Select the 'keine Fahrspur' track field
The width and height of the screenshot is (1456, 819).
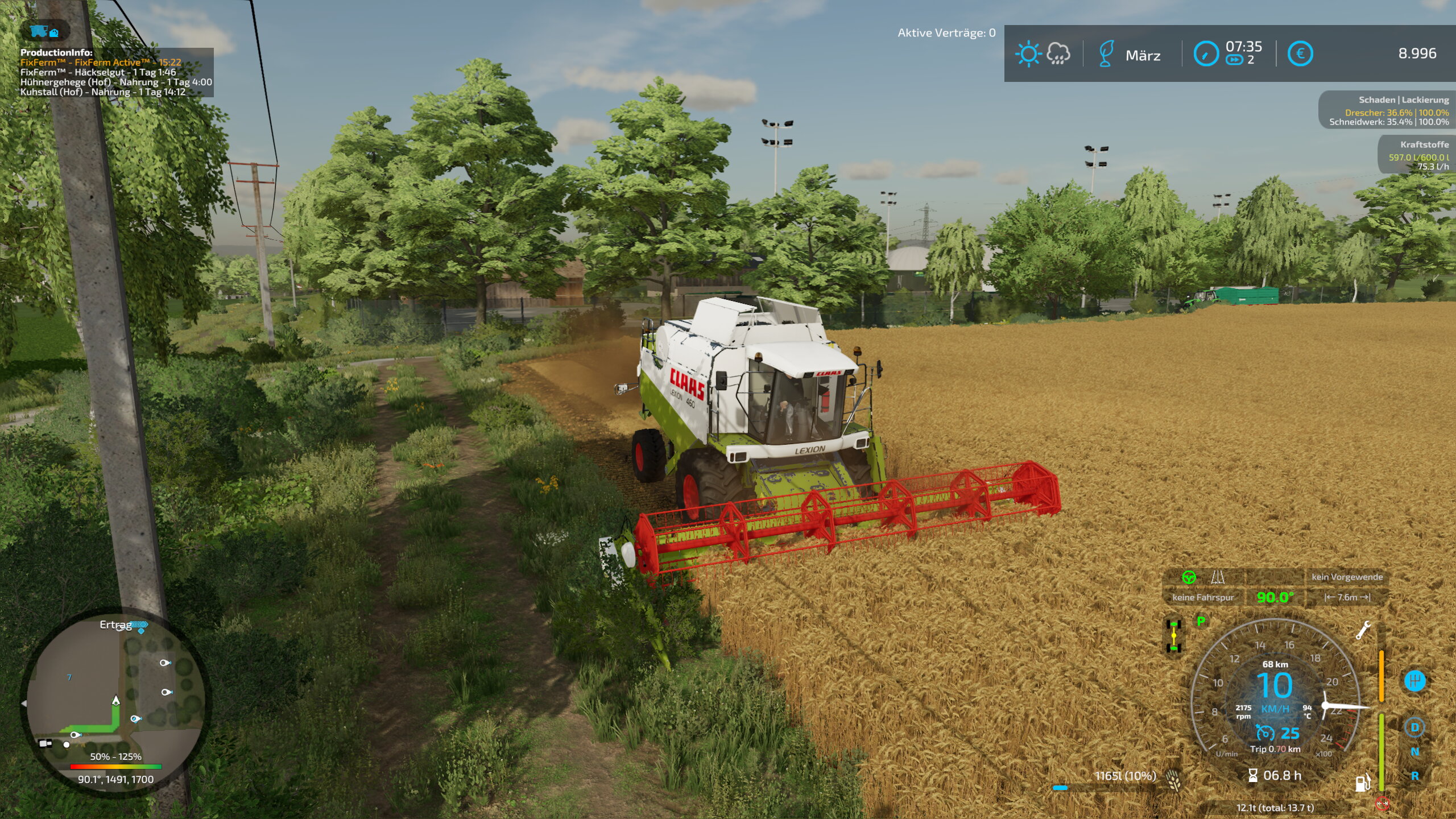(1202, 597)
